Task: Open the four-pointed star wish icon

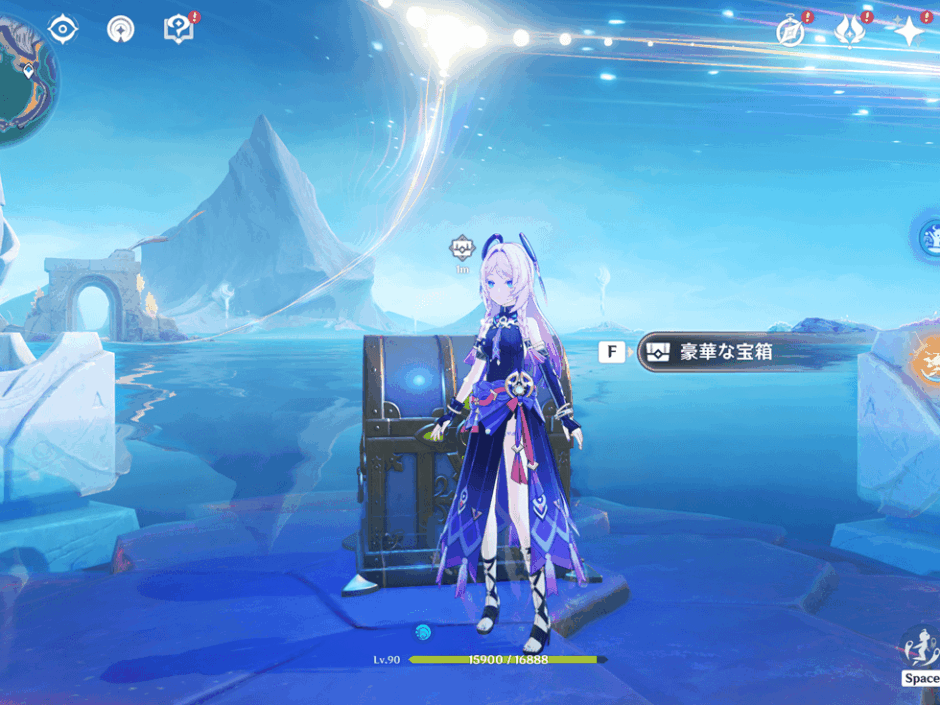Action: [x=908, y=32]
